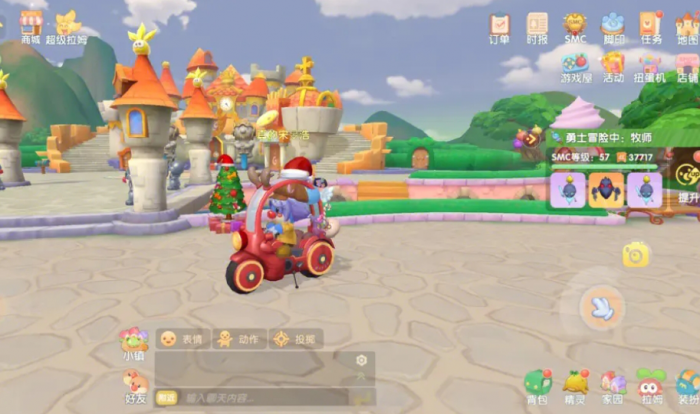Open the 家园 homestead menu
Viewport: 700px width, 414px height.
click(x=613, y=385)
